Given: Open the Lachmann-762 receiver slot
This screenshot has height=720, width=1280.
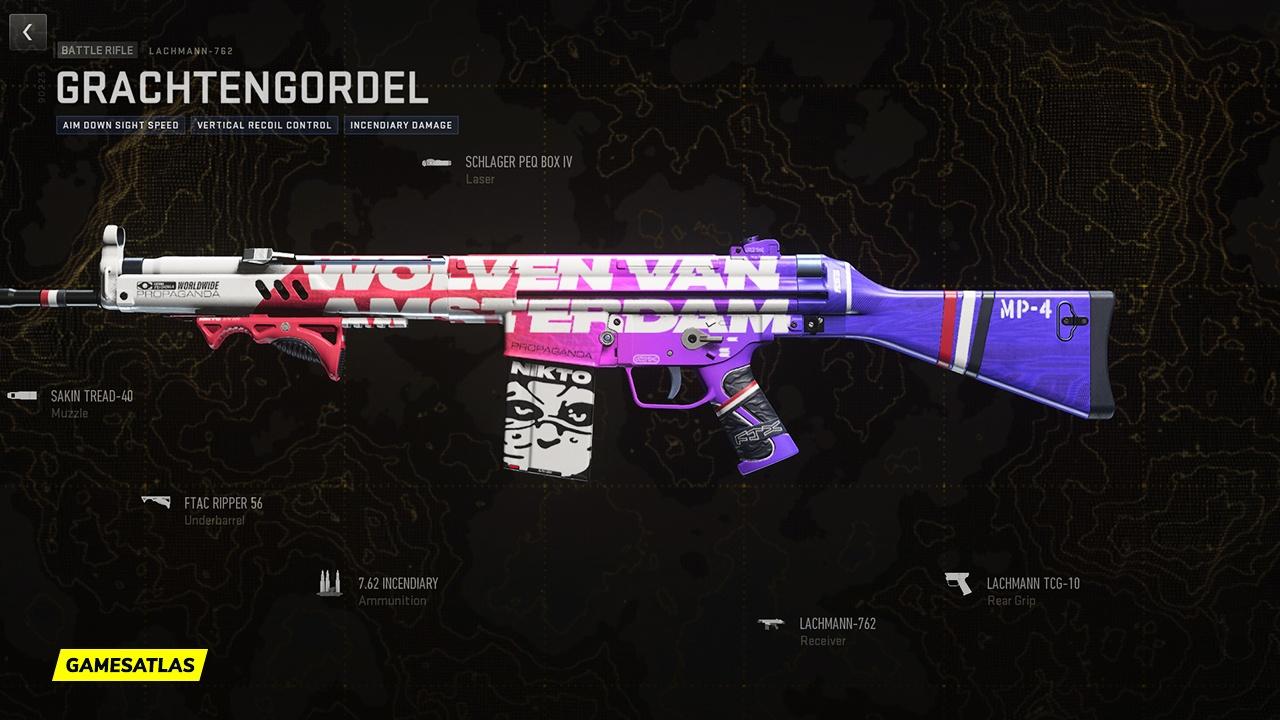Looking at the screenshot, I should [836, 624].
